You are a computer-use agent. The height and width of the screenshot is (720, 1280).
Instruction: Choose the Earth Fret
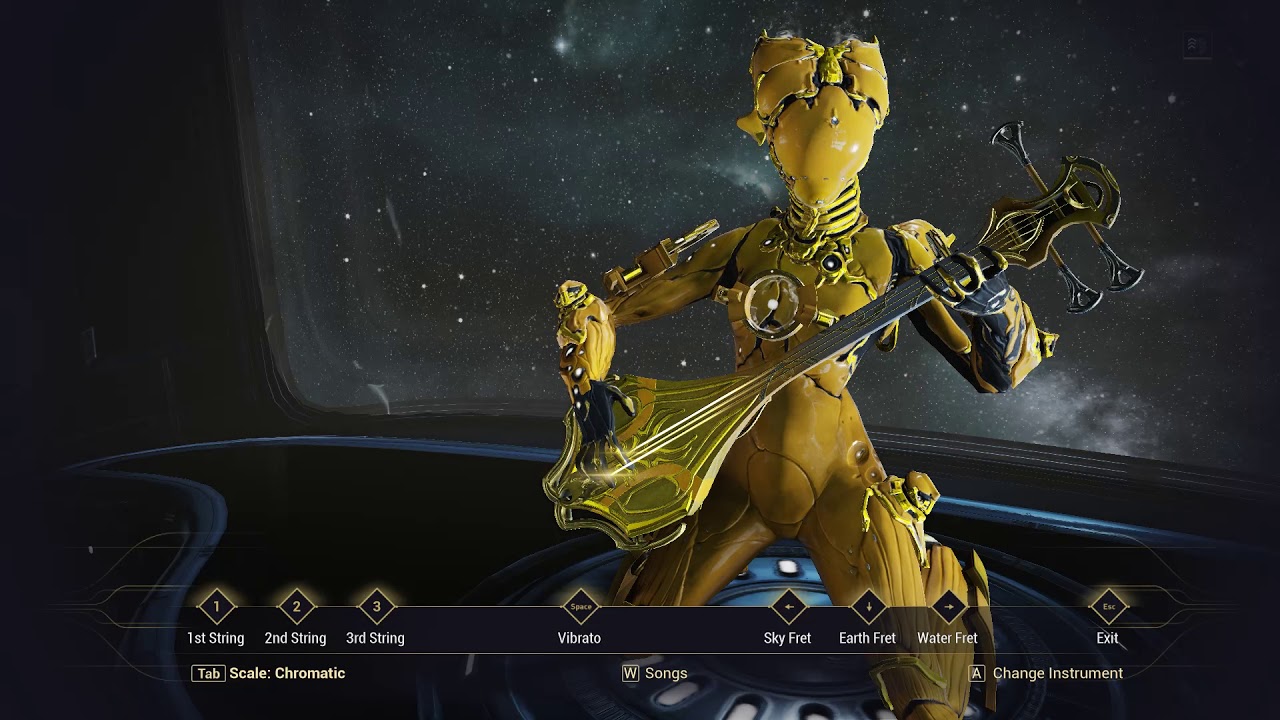coord(868,607)
